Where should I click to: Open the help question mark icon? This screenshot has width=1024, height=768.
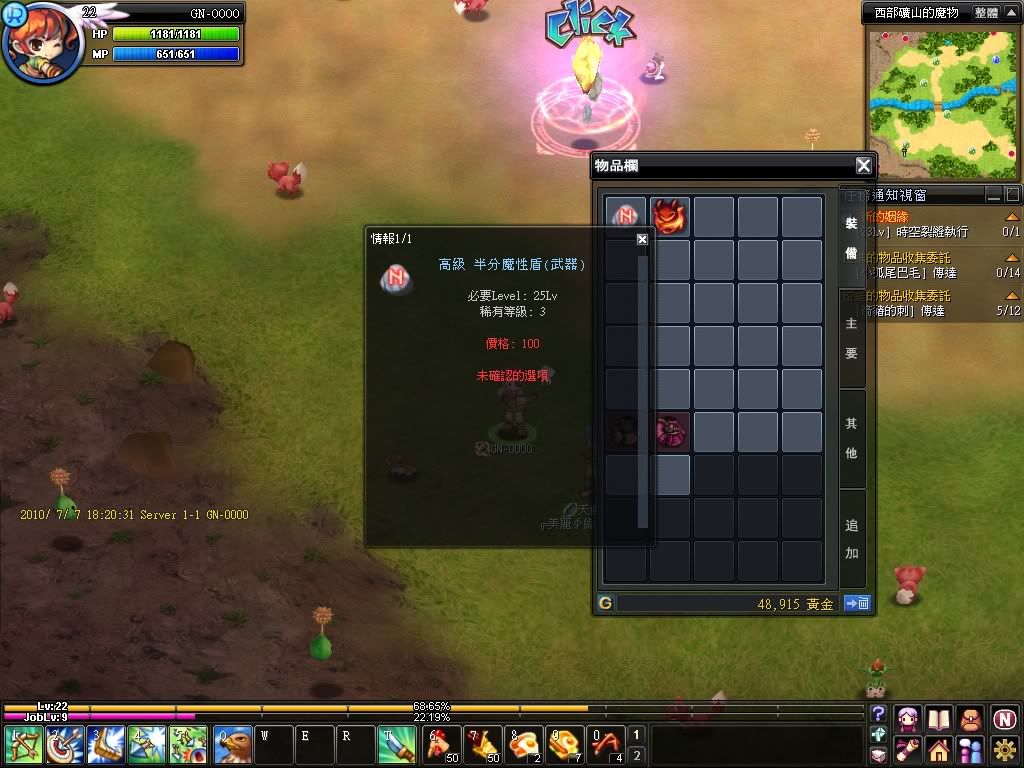[x=879, y=713]
